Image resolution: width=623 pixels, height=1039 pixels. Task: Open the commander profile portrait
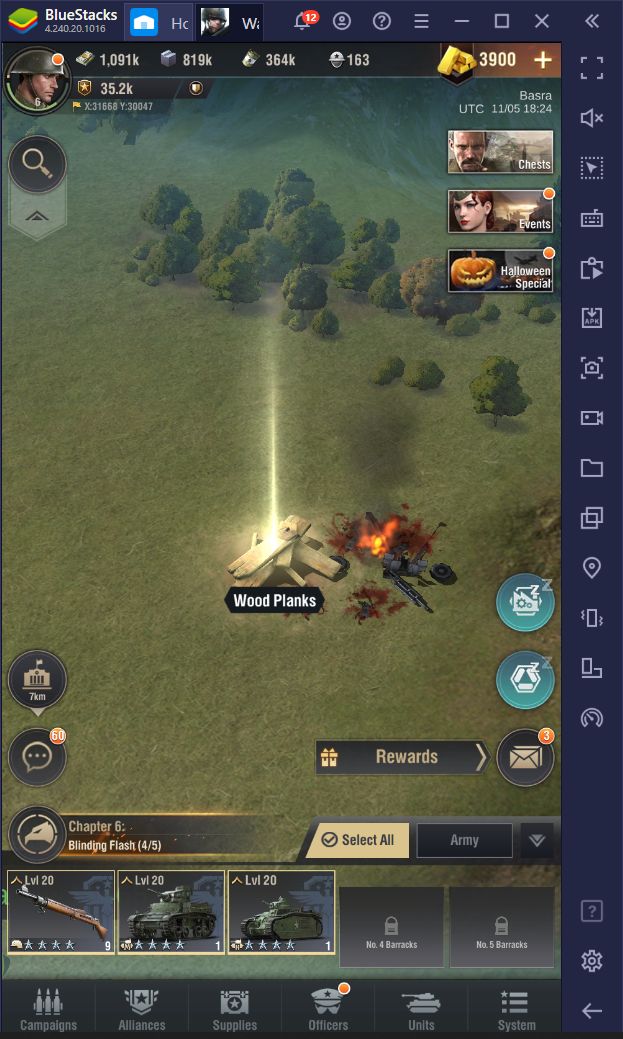click(x=34, y=80)
